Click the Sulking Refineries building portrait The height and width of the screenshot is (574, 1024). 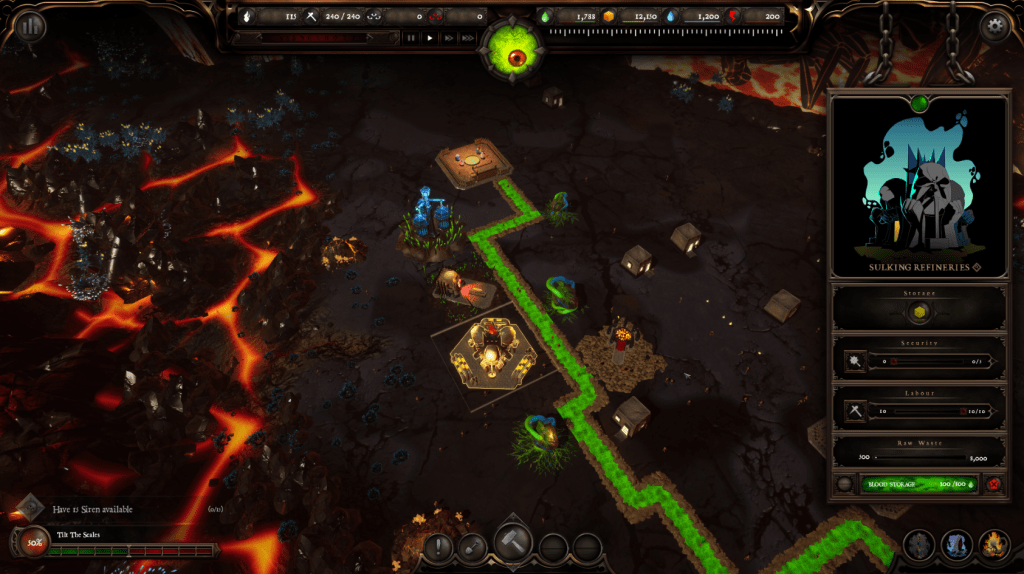[919, 186]
